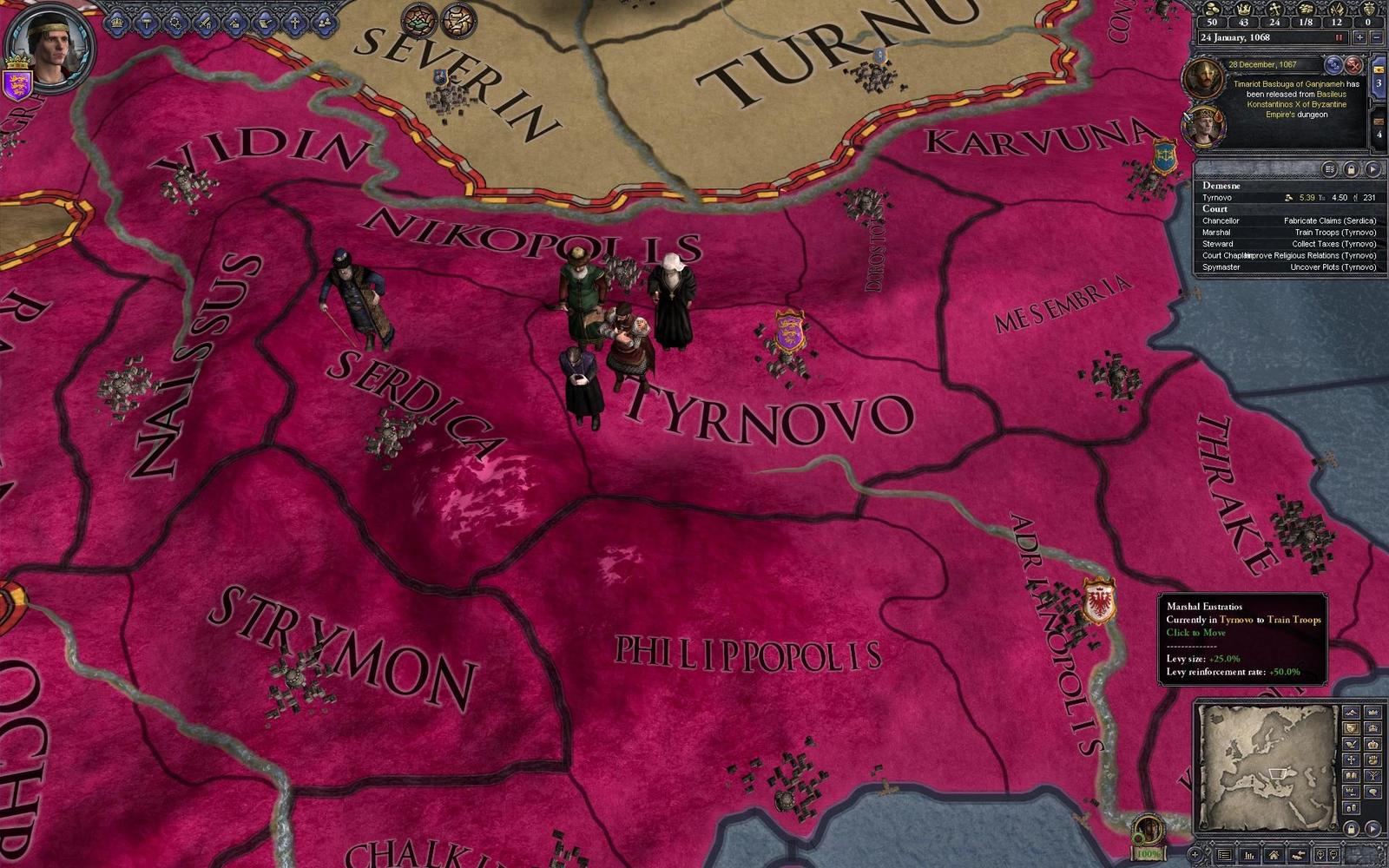This screenshot has width=1389, height=868.
Task: Click the home icon to go to capital
Action: pyautogui.click(x=1274, y=856)
